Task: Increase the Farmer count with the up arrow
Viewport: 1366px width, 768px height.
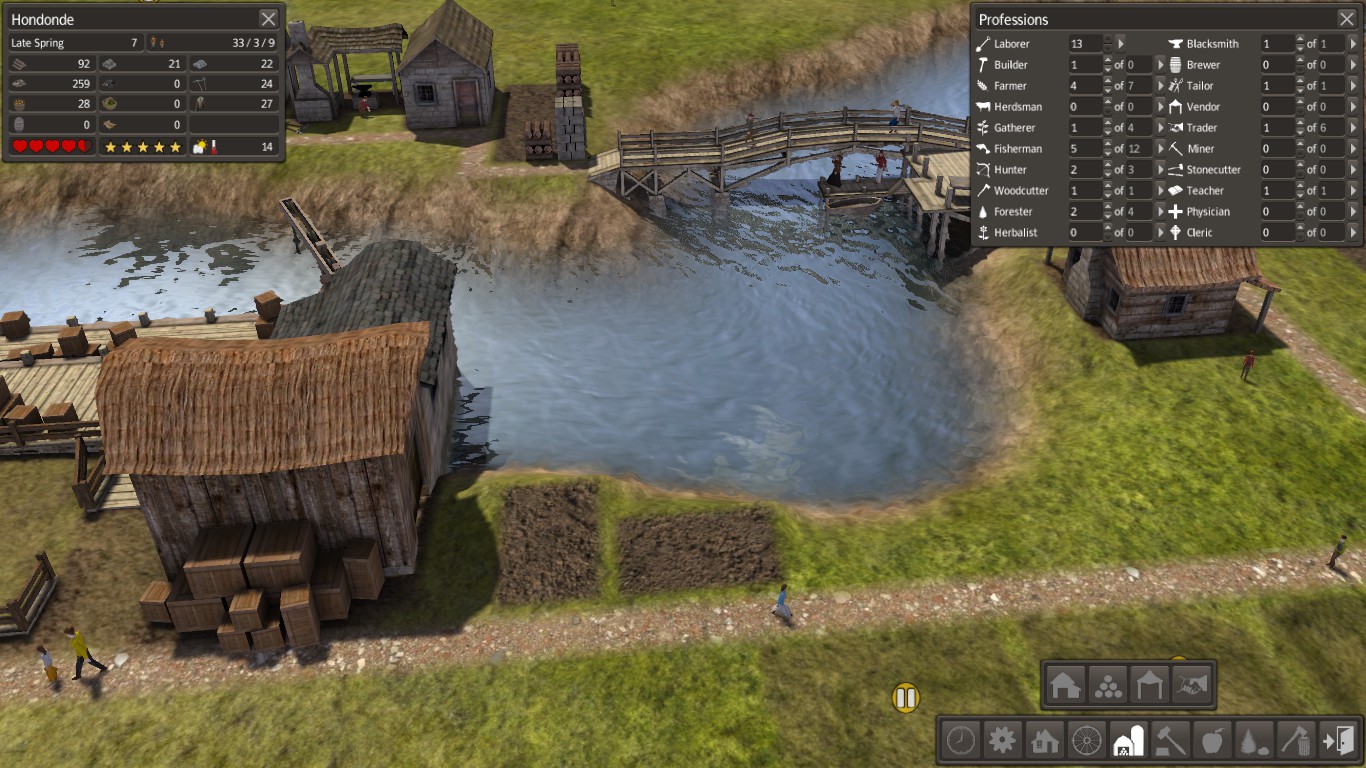Action: coord(1108,81)
